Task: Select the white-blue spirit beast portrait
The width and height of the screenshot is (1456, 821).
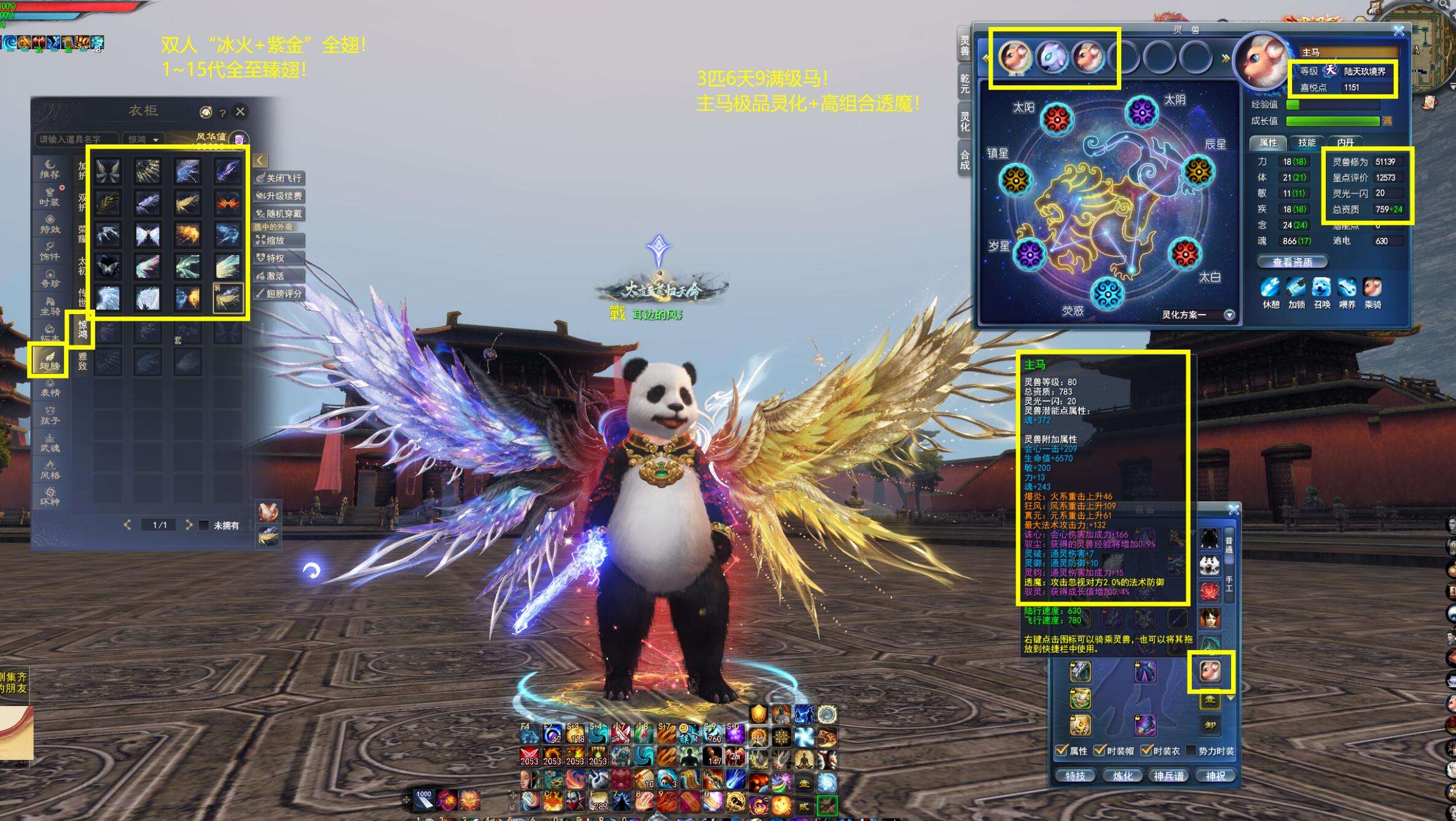Action: 1051,57
